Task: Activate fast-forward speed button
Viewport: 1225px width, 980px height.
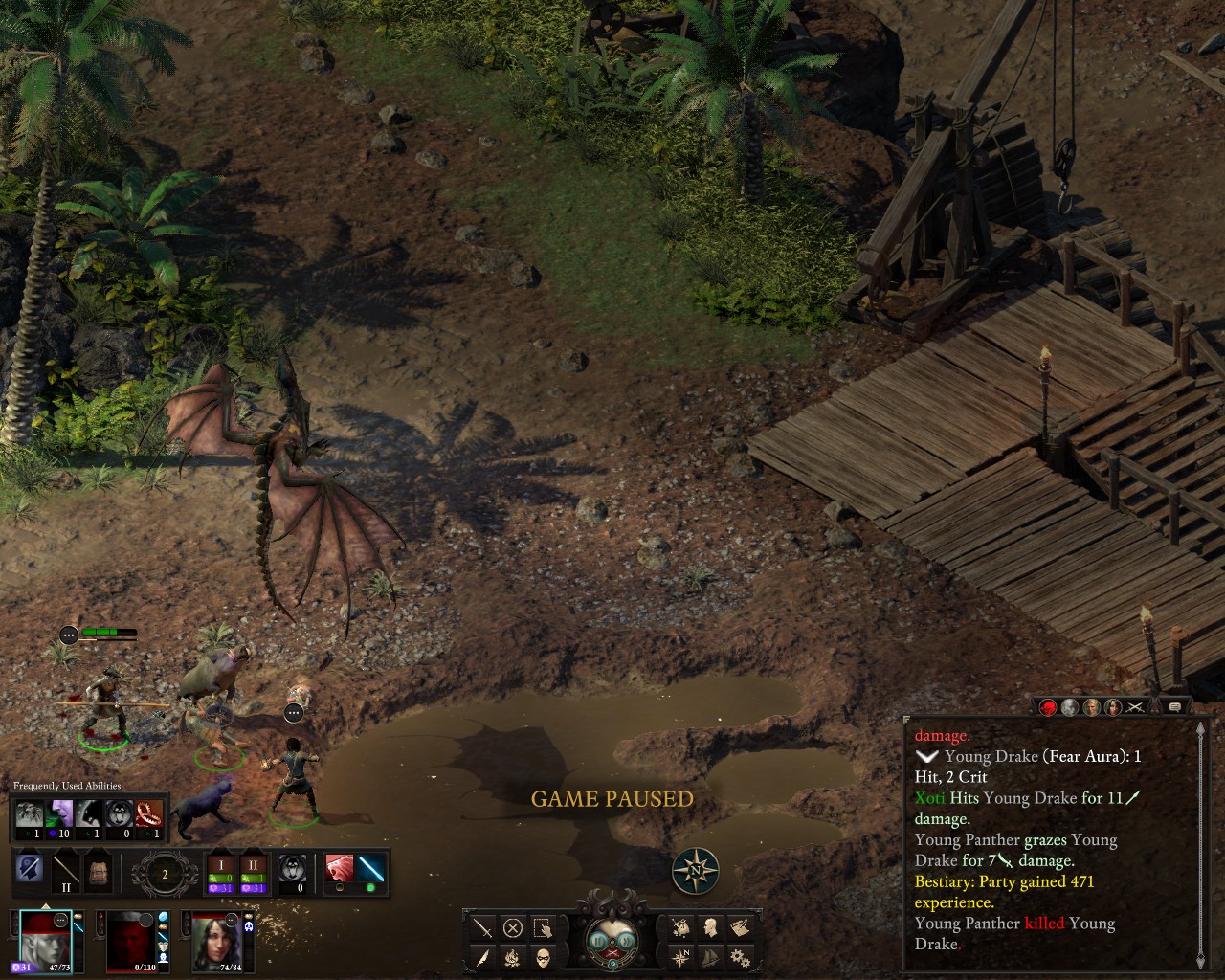Action: pos(630,940)
